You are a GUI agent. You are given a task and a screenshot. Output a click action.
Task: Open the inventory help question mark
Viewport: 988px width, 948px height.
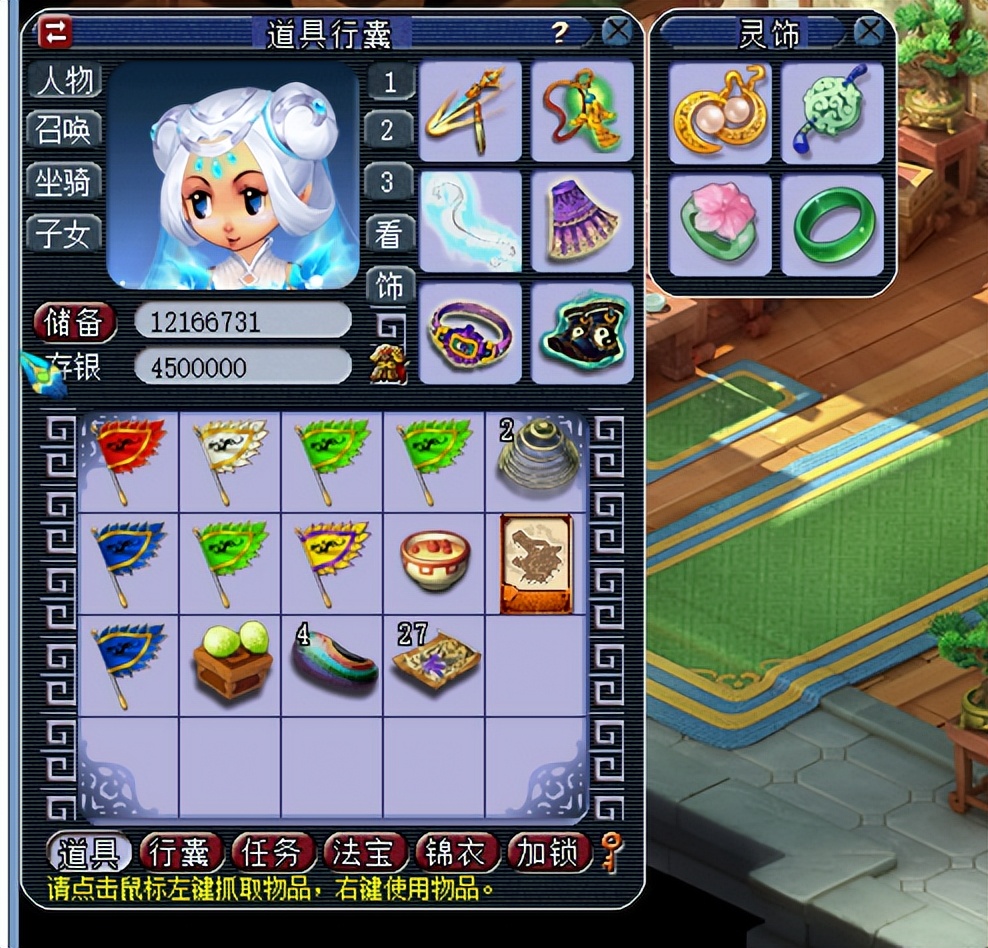click(x=560, y=32)
